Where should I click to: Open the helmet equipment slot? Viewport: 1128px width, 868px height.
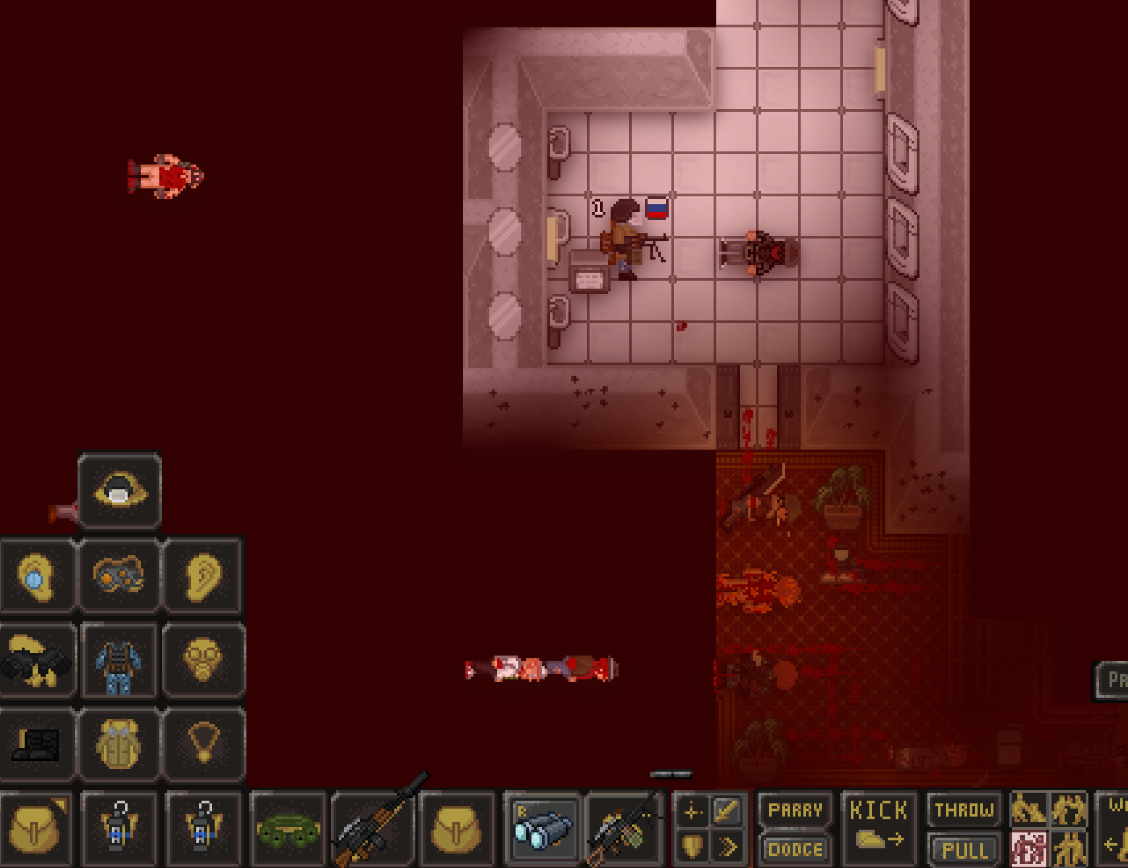click(x=120, y=490)
